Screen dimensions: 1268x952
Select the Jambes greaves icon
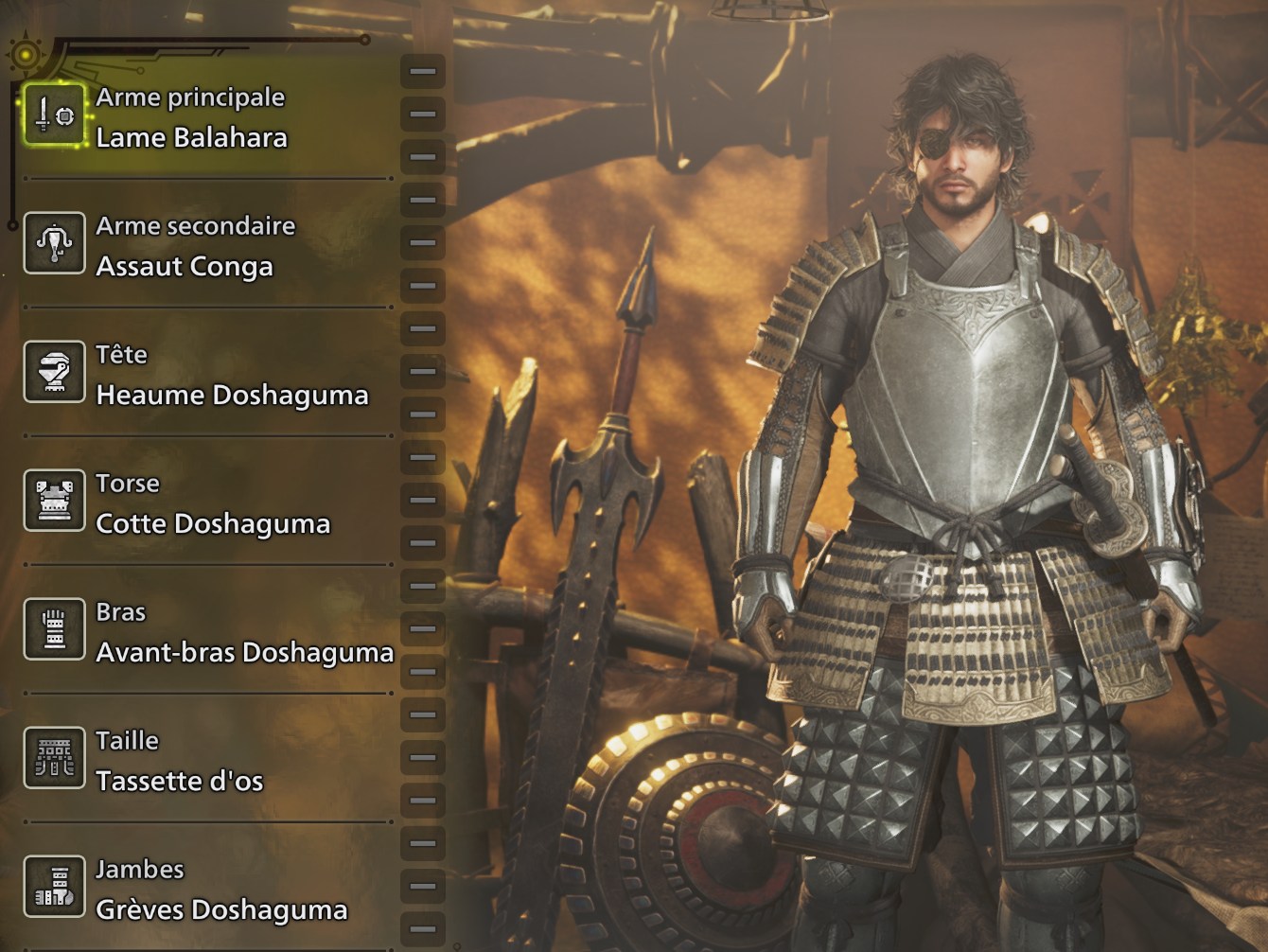click(55, 886)
